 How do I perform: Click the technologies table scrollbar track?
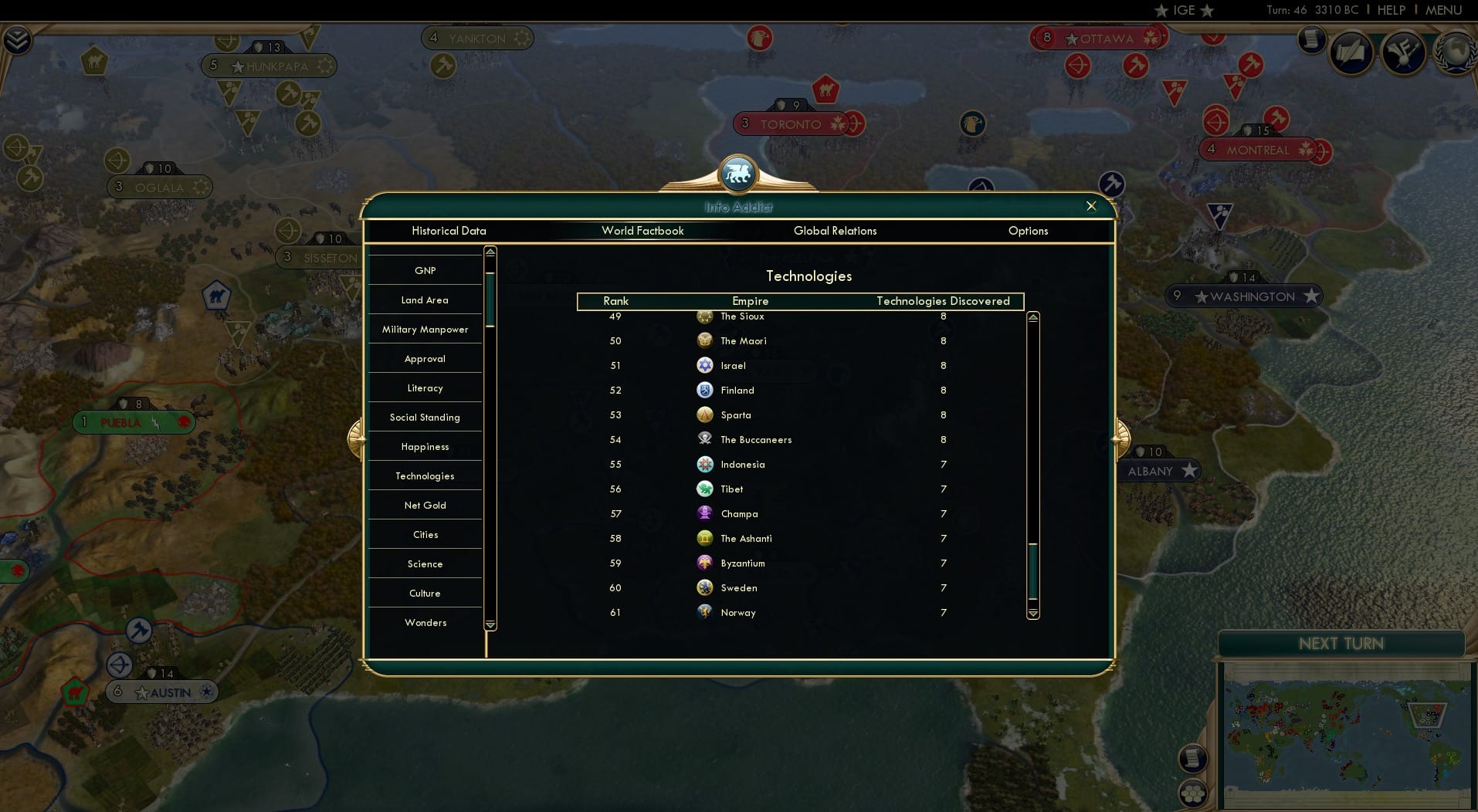(1032, 425)
